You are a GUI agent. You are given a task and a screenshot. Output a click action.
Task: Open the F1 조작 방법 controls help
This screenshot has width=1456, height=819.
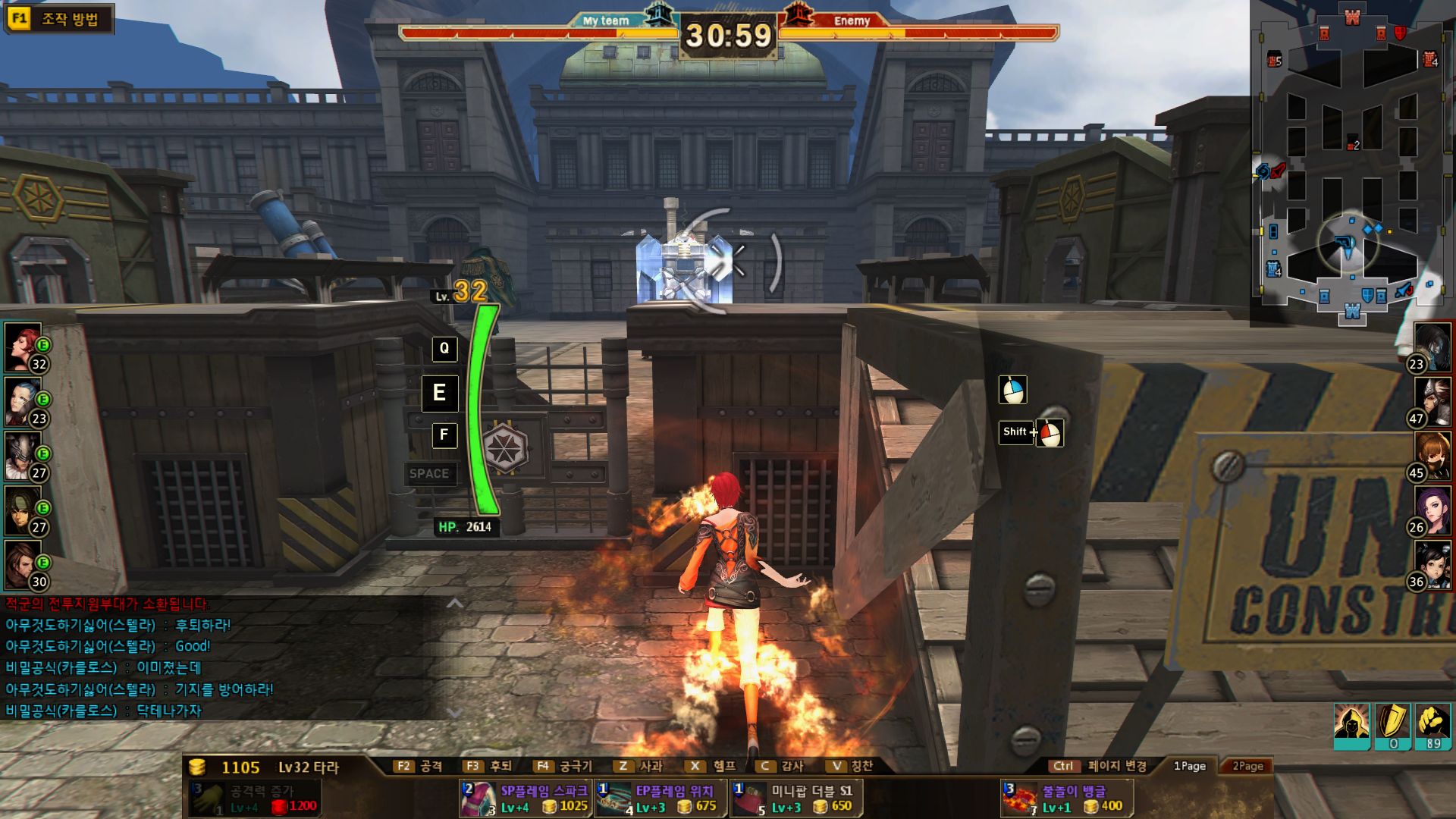[58, 19]
